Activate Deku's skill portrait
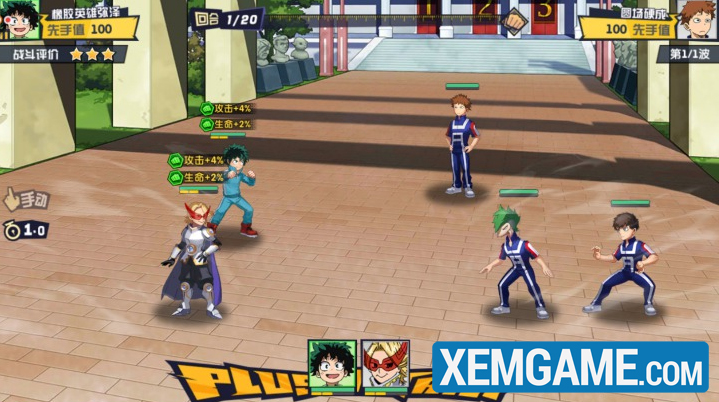The height and width of the screenshot is (402, 719). tap(332, 363)
